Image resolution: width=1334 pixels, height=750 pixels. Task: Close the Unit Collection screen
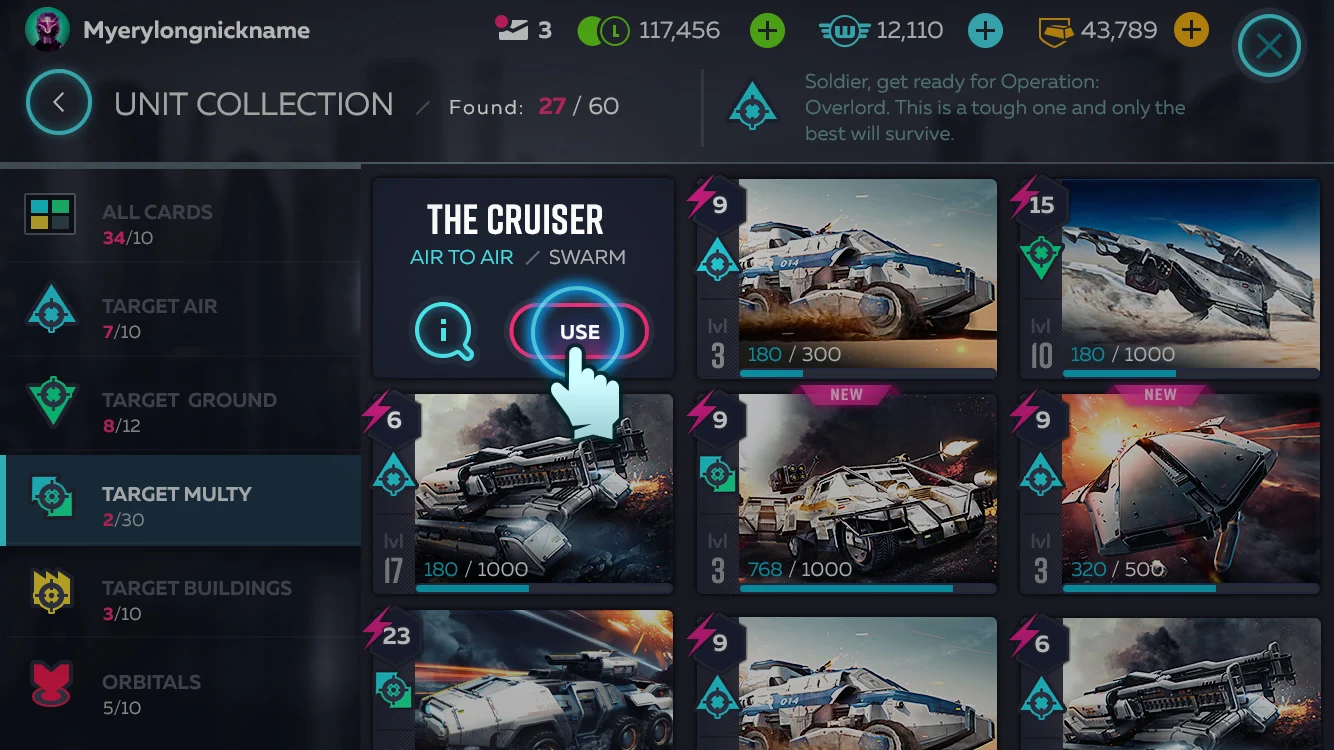pos(1268,47)
